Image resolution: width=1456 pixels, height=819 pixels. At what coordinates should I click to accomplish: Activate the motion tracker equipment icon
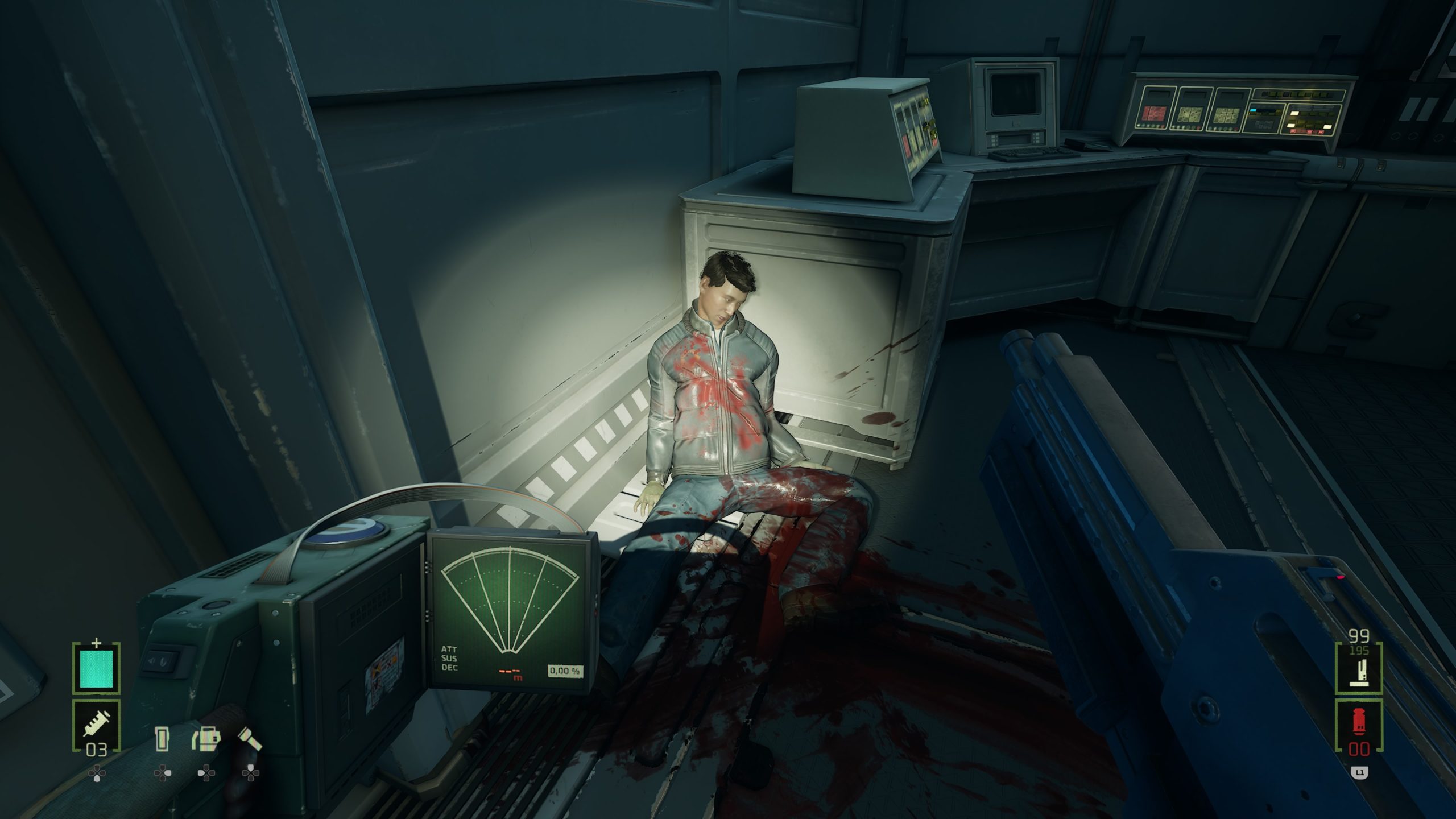point(206,738)
